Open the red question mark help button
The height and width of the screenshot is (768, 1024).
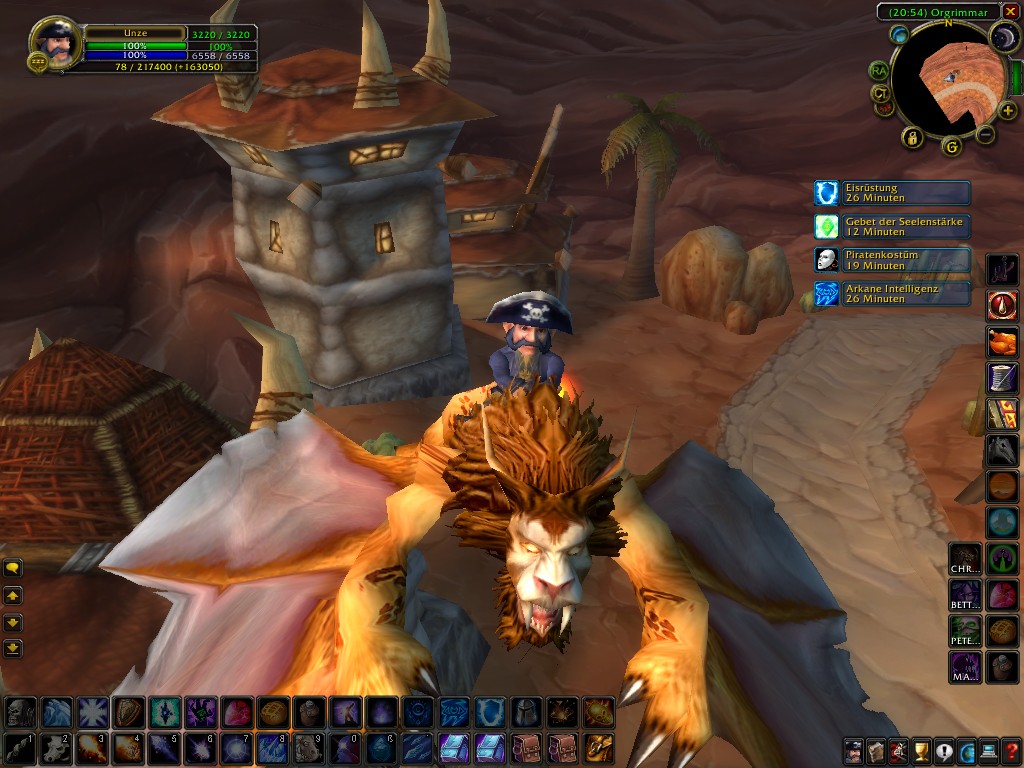coord(1012,751)
